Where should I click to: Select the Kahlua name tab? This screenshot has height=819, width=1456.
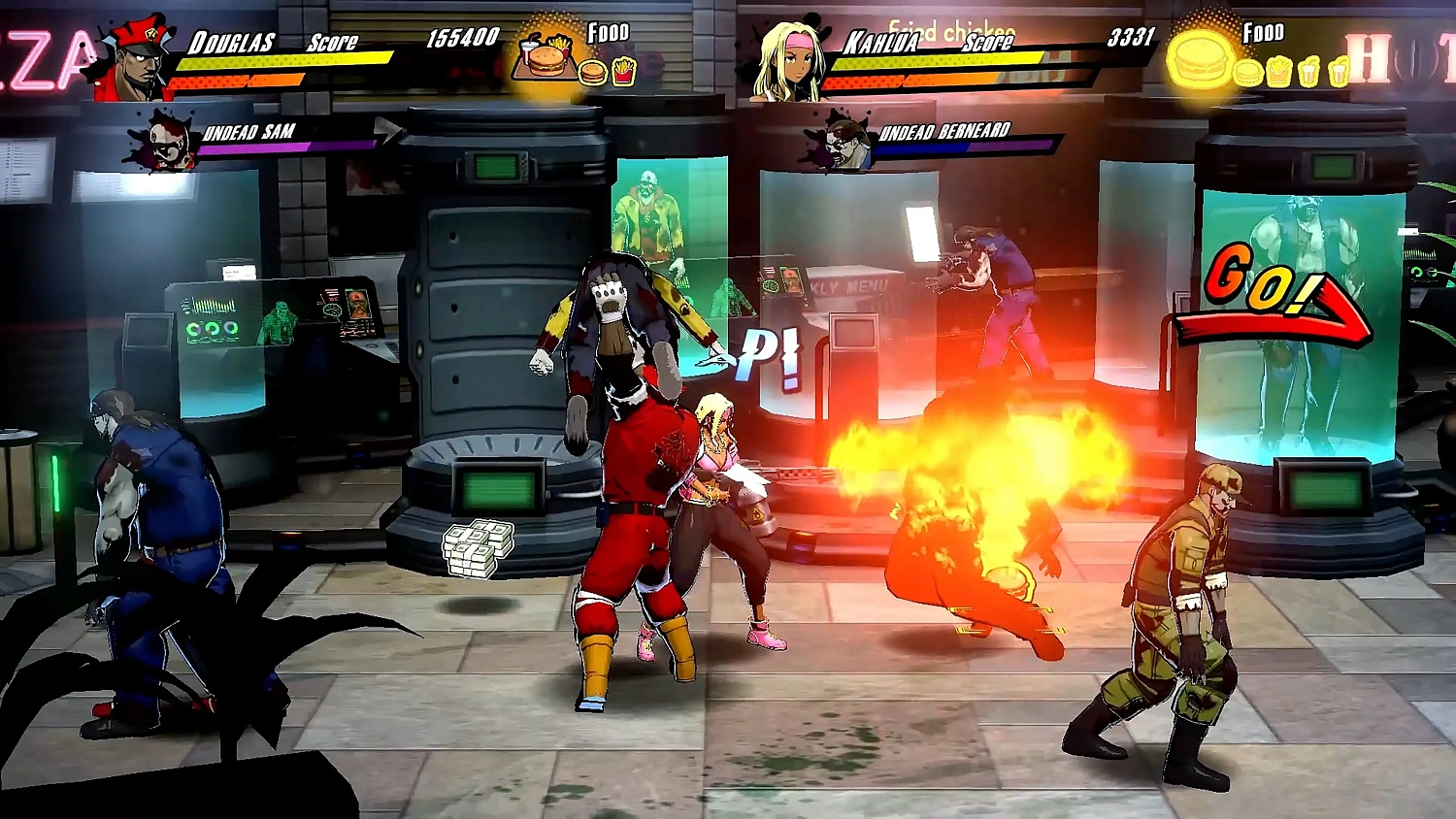(881, 43)
